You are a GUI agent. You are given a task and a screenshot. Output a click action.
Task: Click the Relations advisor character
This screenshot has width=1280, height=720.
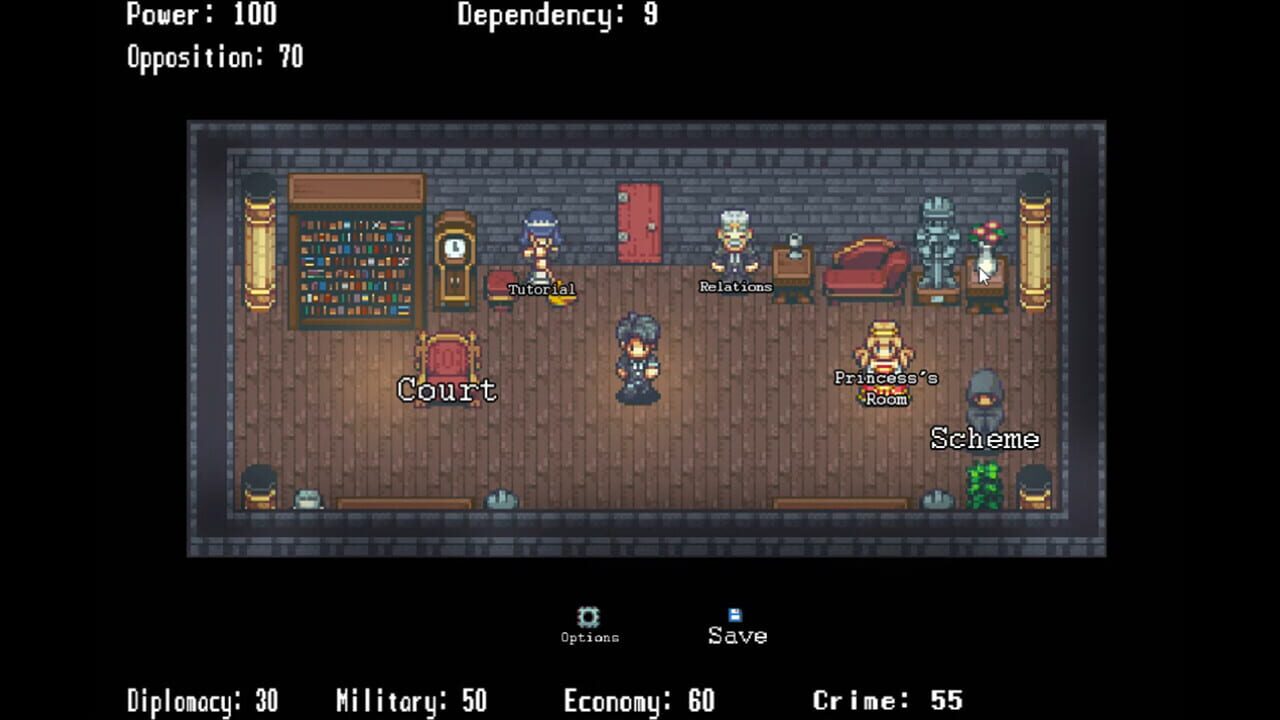(736, 245)
